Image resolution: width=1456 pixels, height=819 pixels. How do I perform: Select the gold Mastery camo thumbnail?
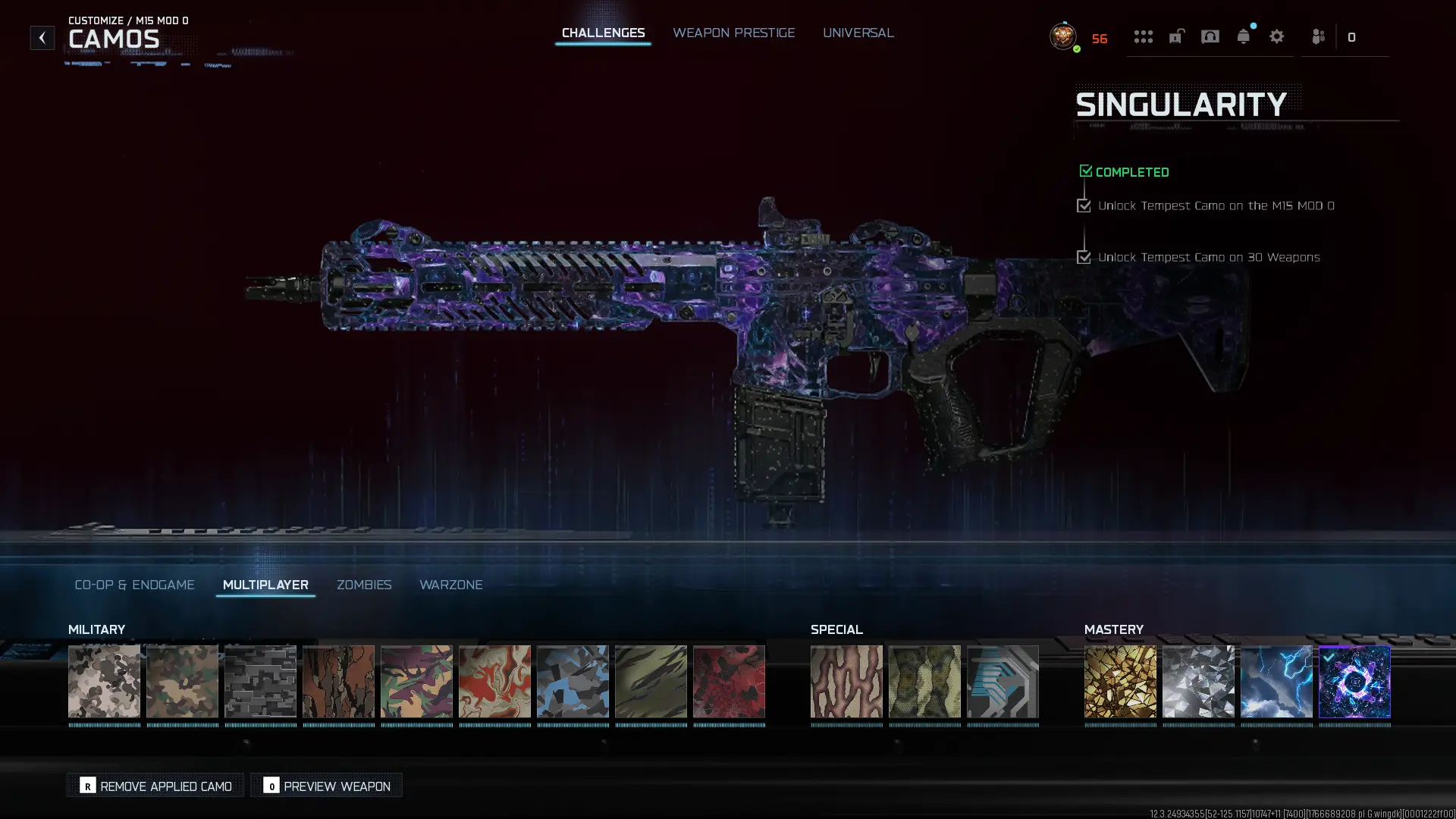pos(1121,681)
